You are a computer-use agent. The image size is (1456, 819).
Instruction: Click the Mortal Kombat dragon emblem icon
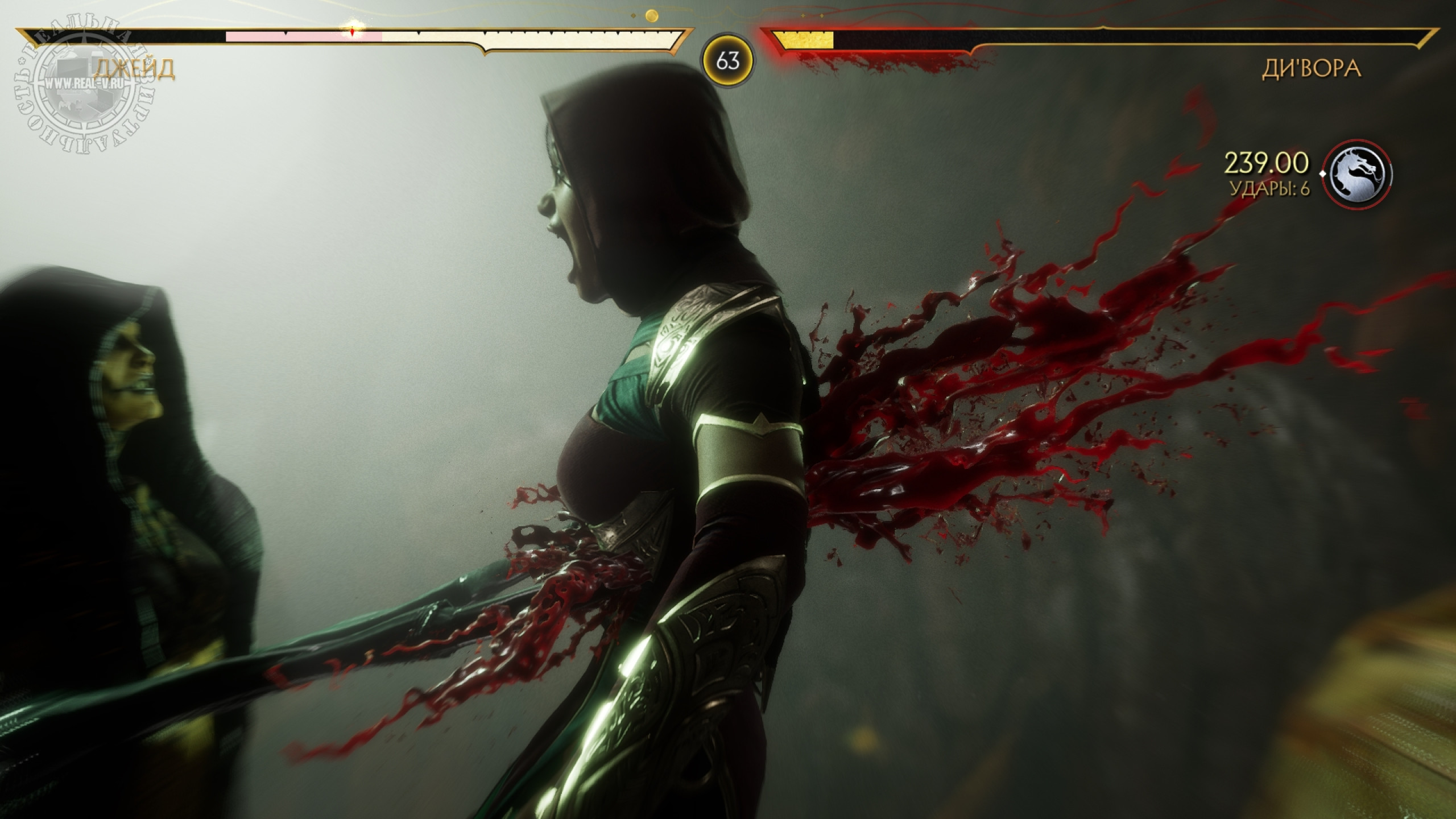1358,173
